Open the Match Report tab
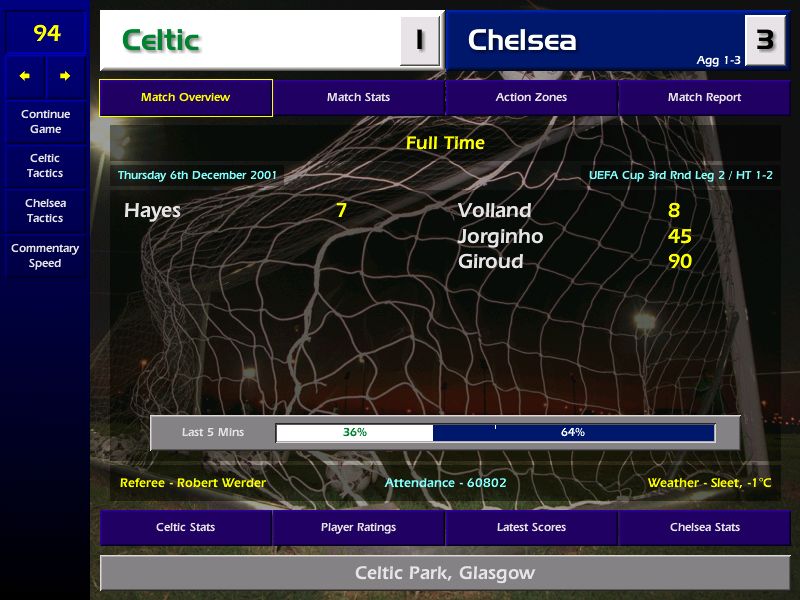 coord(704,98)
